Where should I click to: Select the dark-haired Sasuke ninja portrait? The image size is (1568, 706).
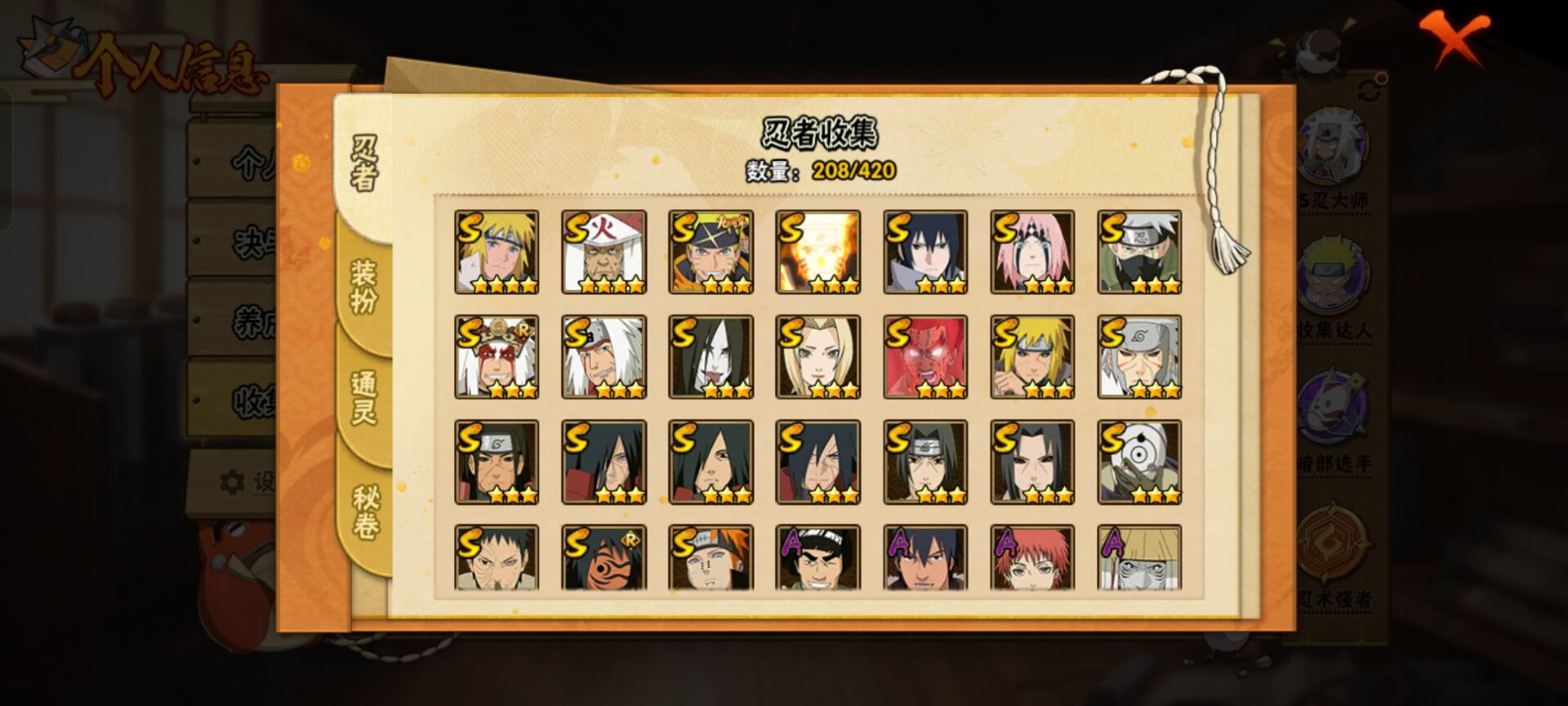tap(925, 252)
